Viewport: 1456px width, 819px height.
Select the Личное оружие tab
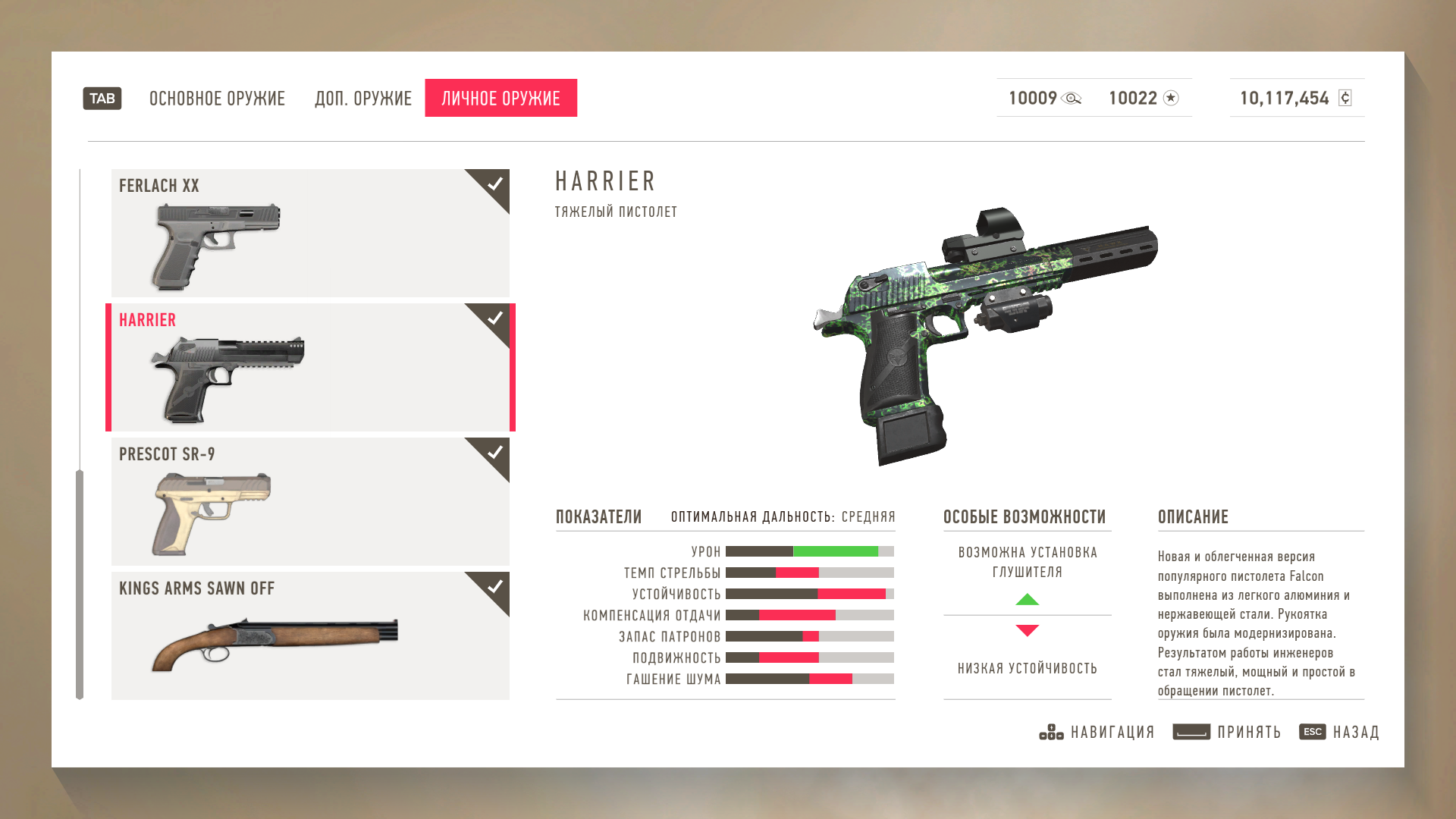click(500, 99)
